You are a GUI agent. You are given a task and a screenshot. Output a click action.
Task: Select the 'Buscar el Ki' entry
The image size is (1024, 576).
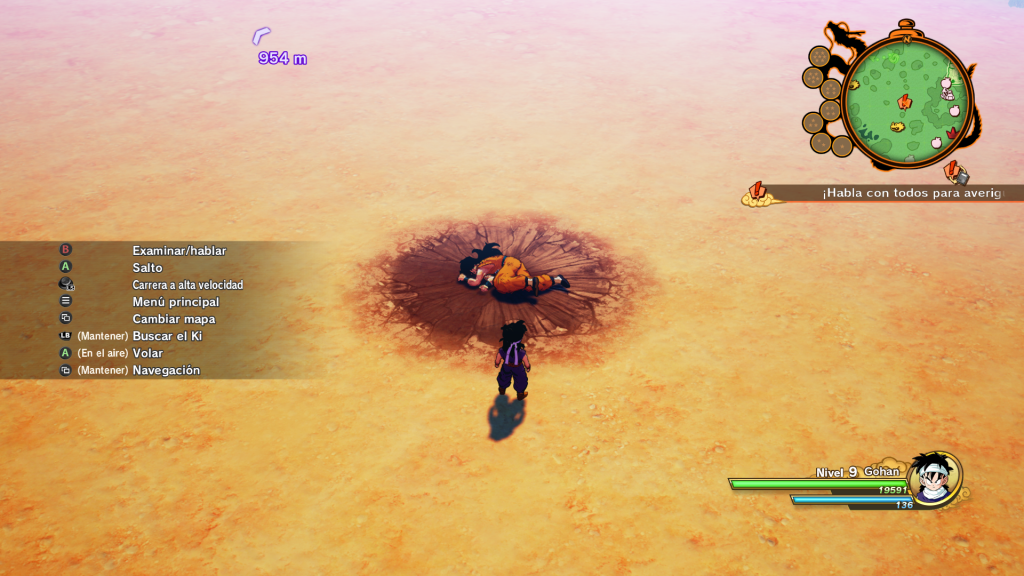click(x=167, y=336)
